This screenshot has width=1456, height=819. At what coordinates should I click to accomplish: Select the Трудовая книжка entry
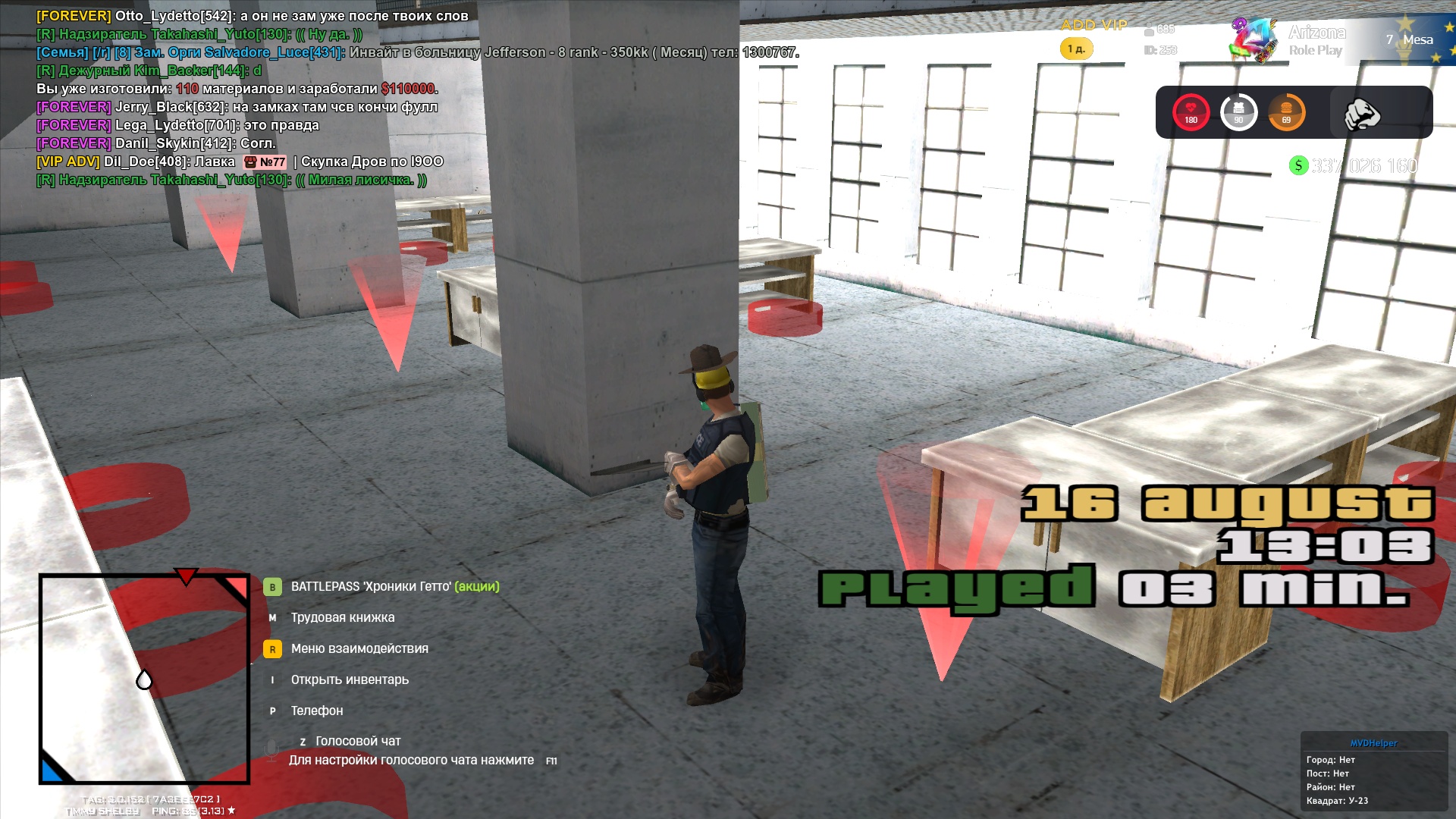342,617
